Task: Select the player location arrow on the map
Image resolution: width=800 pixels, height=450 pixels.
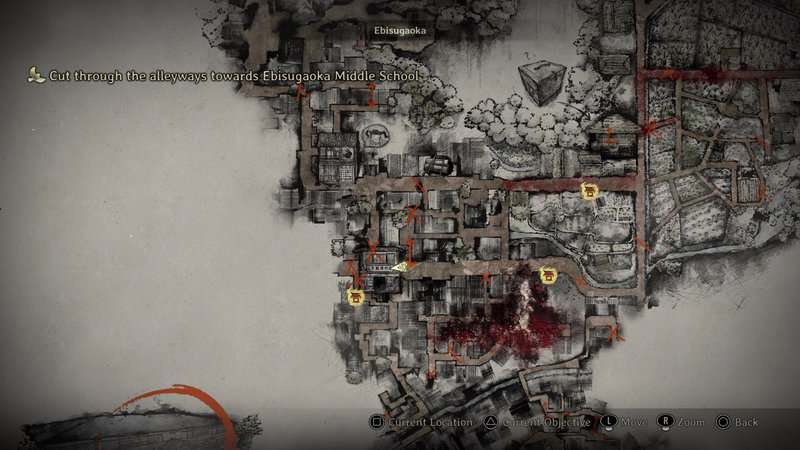Action: (399, 267)
